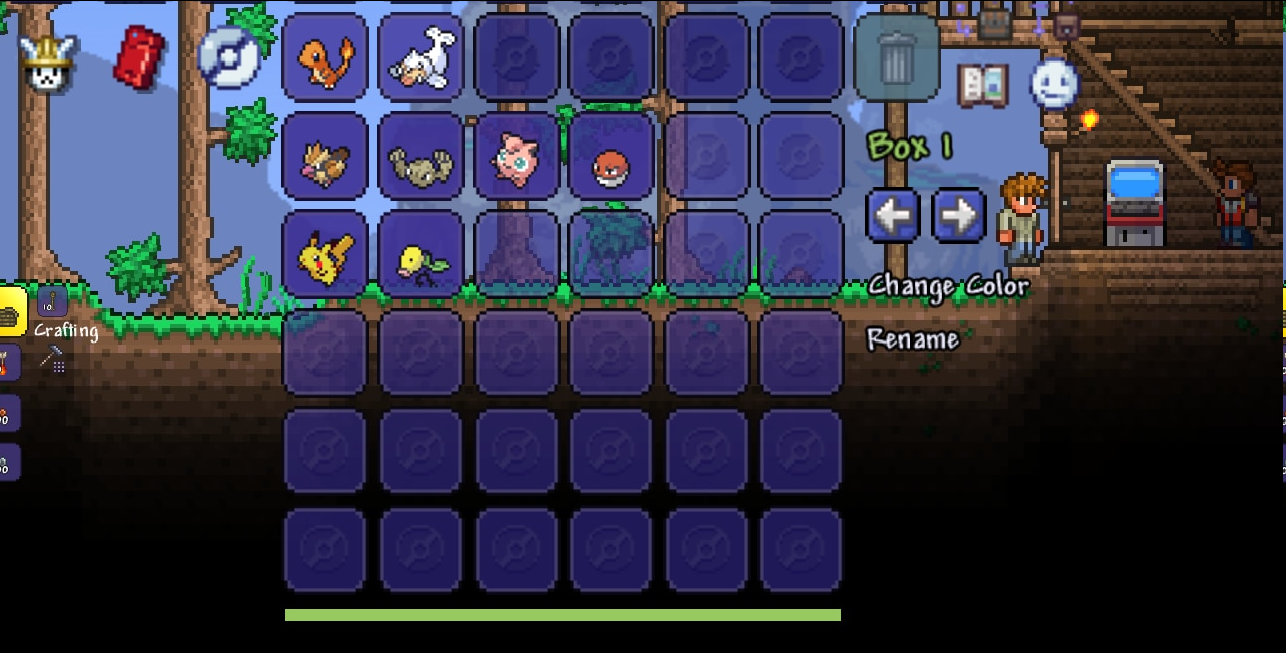Rename the current box
This screenshot has height=653, width=1286.
[912, 339]
